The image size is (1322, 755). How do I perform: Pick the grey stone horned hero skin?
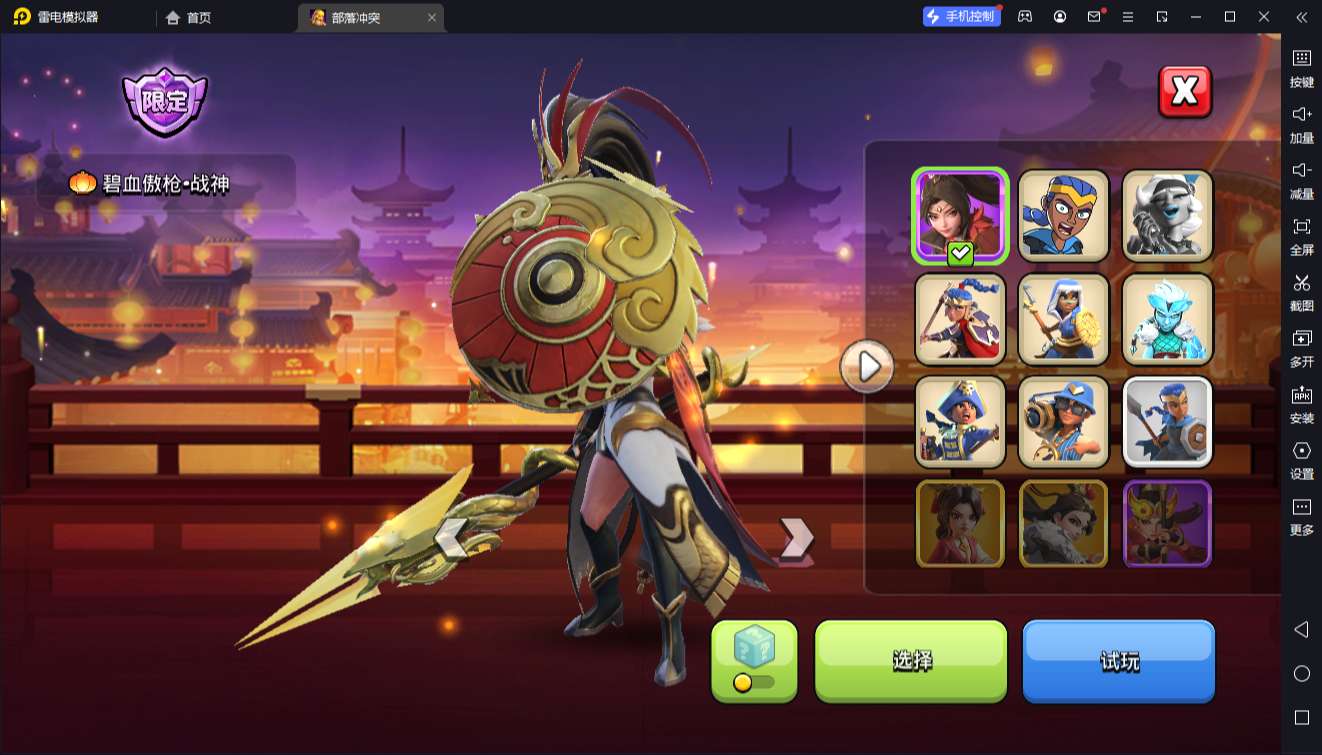(1167, 216)
